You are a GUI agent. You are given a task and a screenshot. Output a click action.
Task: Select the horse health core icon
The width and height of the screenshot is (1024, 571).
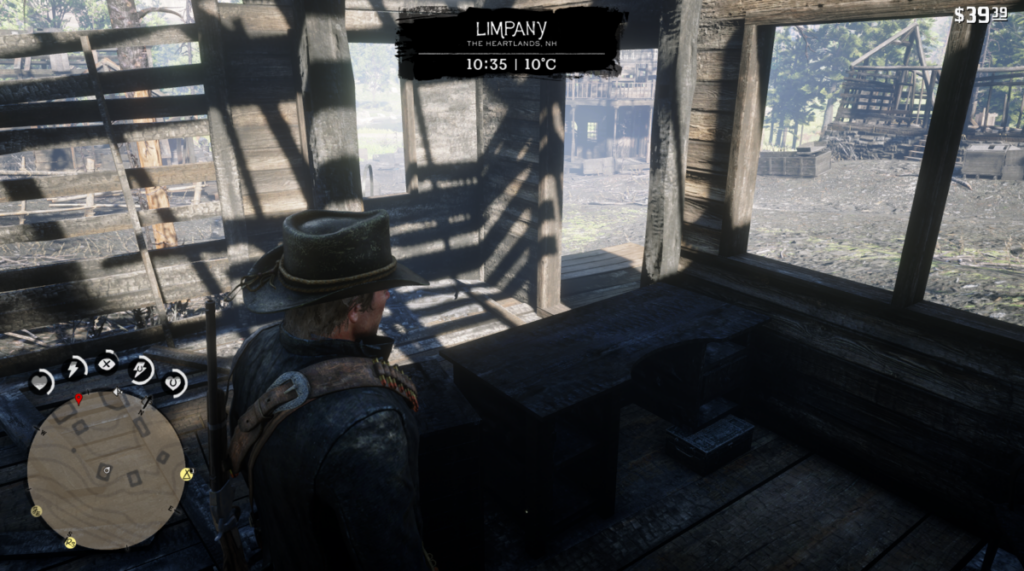pyautogui.click(x=174, y=382)
